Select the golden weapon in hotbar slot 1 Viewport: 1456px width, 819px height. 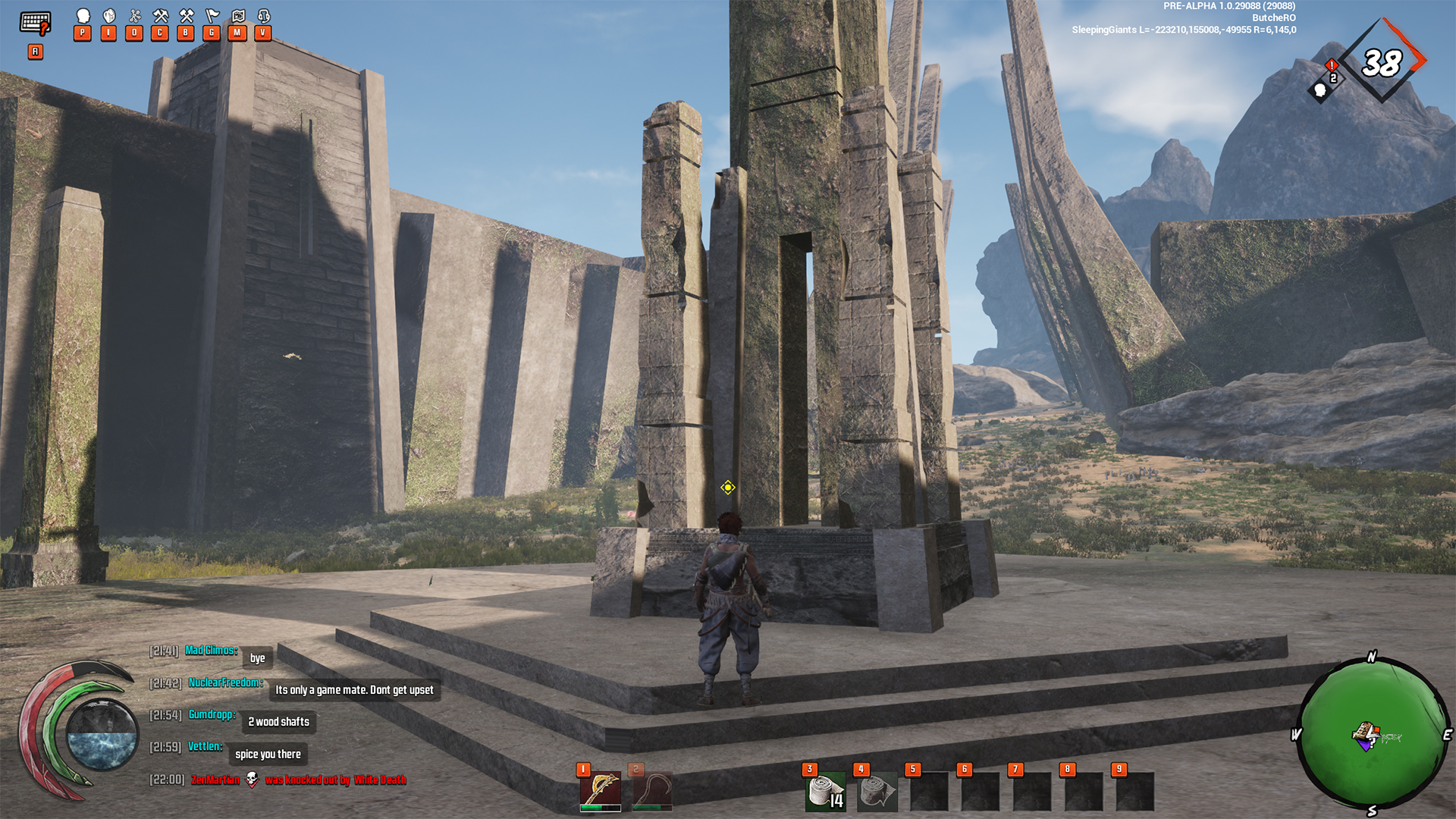tap(600, 789)
